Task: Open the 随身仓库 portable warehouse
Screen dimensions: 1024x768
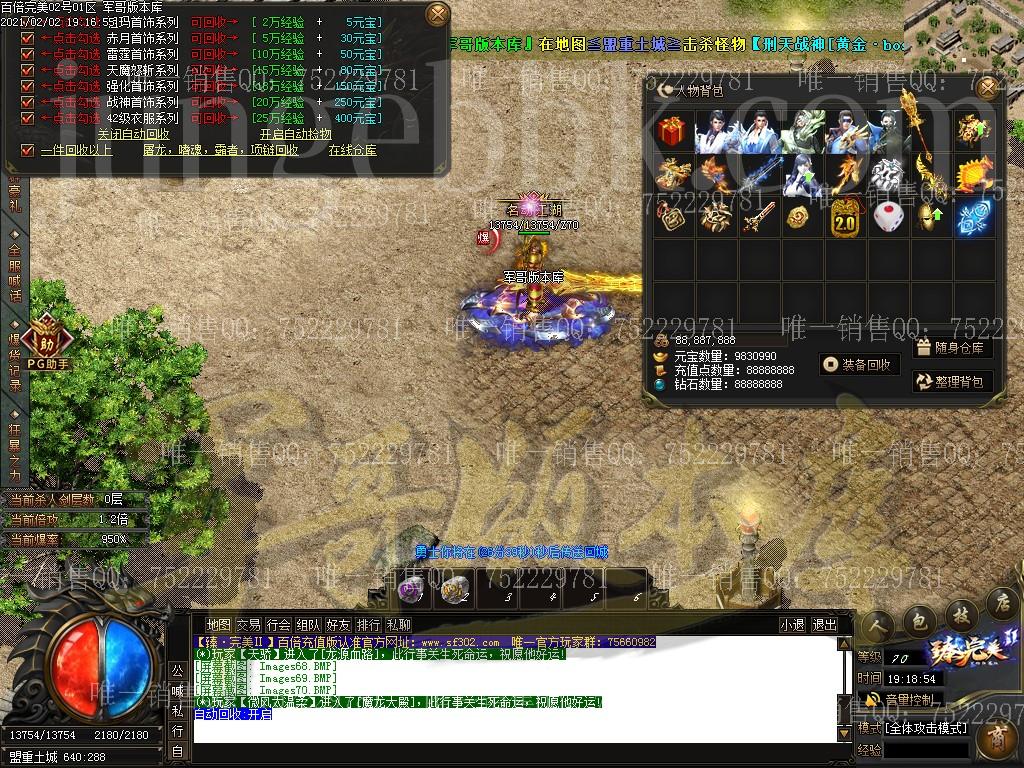Action: (x=950, y=348)
